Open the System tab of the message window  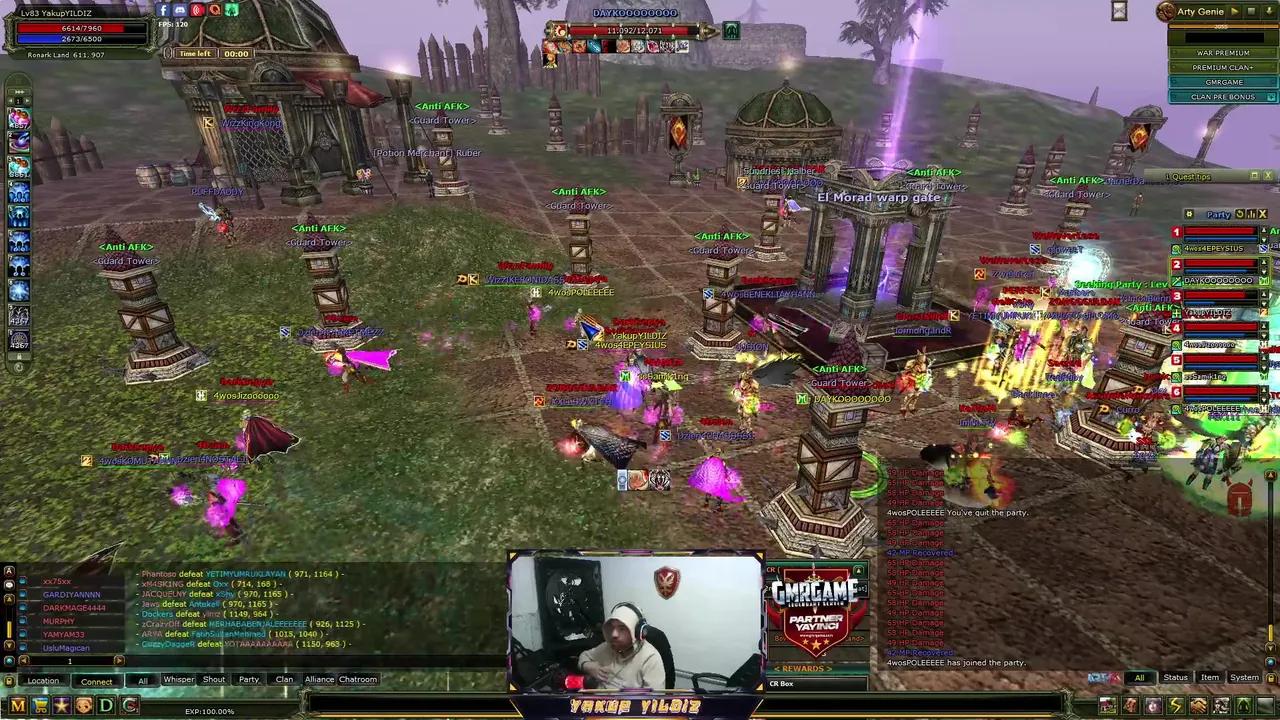click(1244, 677)
